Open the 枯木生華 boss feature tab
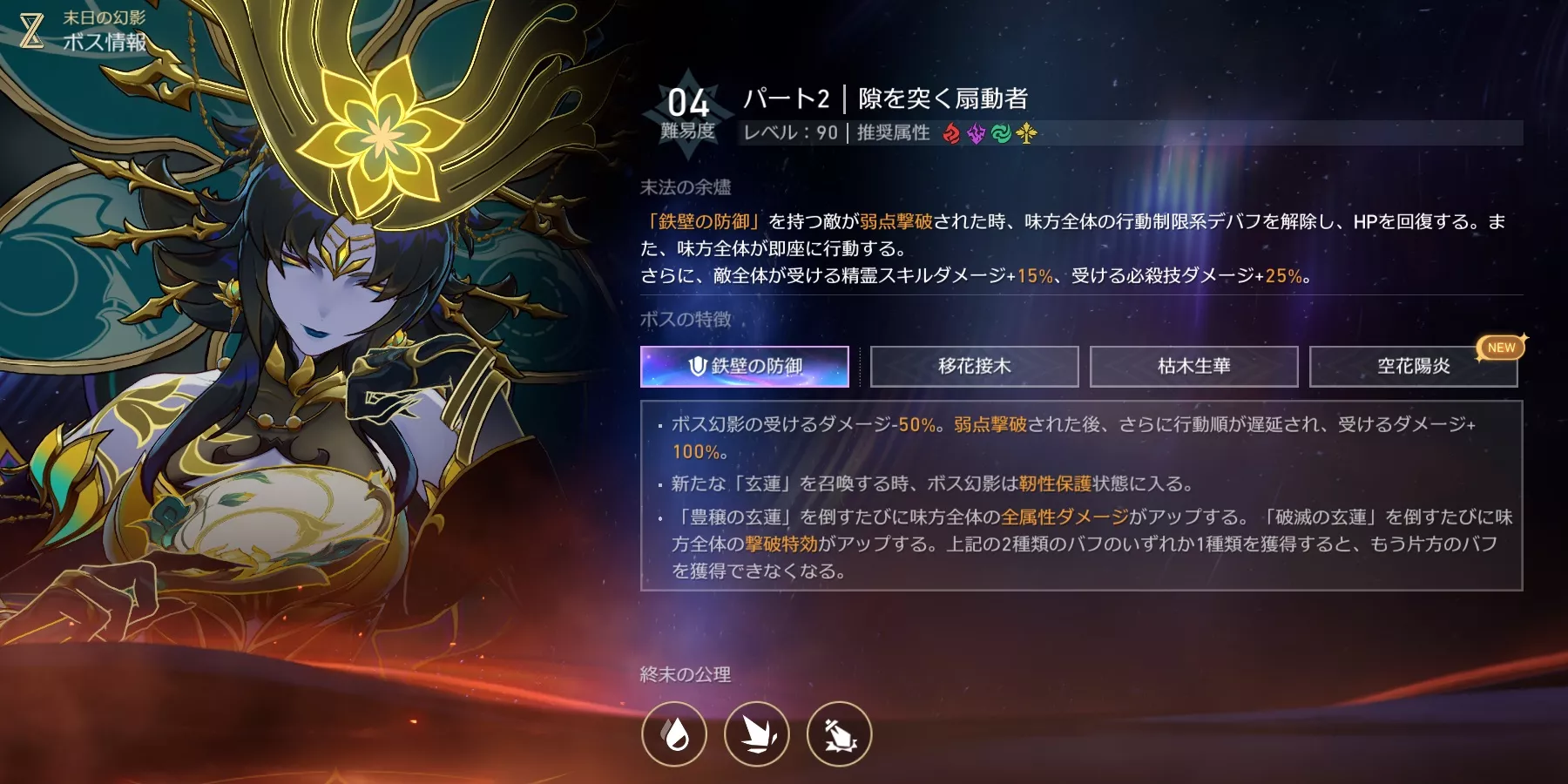 click(x=1194, y=366)
